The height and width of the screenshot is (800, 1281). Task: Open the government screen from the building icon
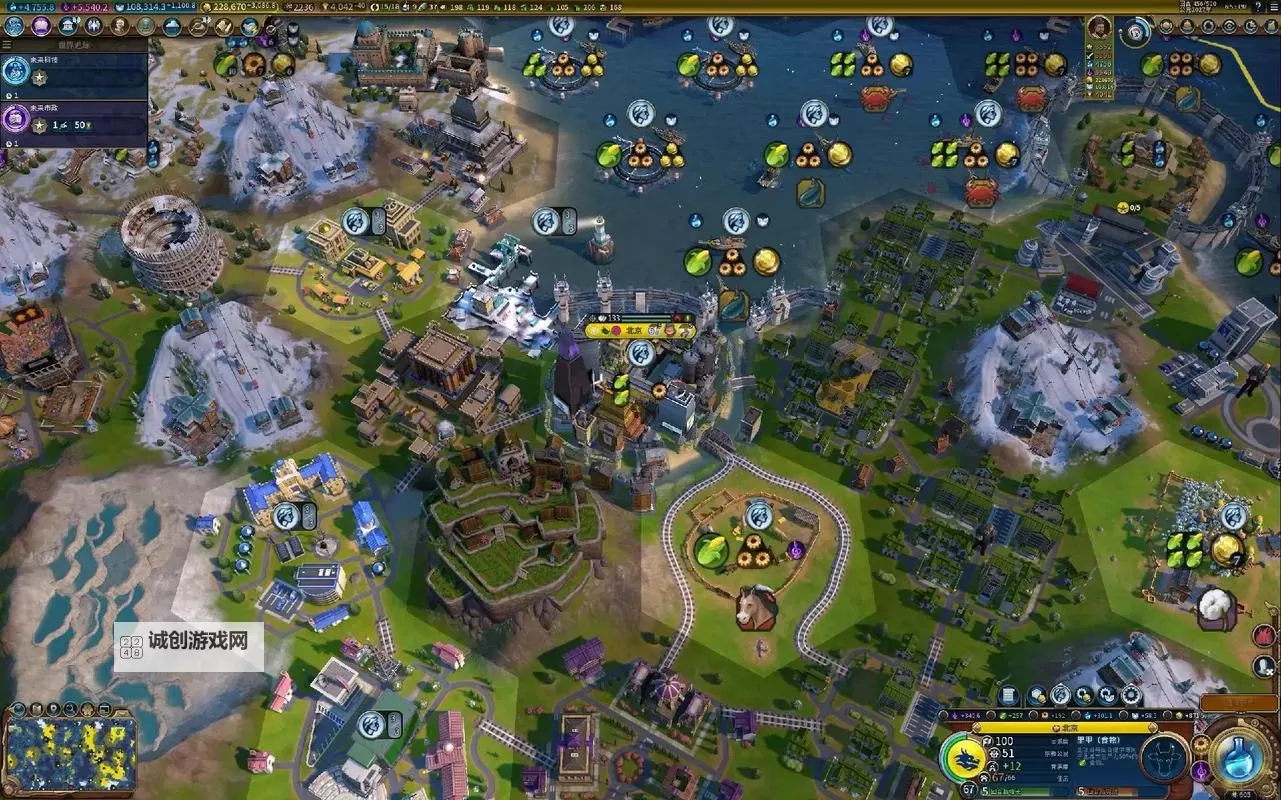pos(70,26)
